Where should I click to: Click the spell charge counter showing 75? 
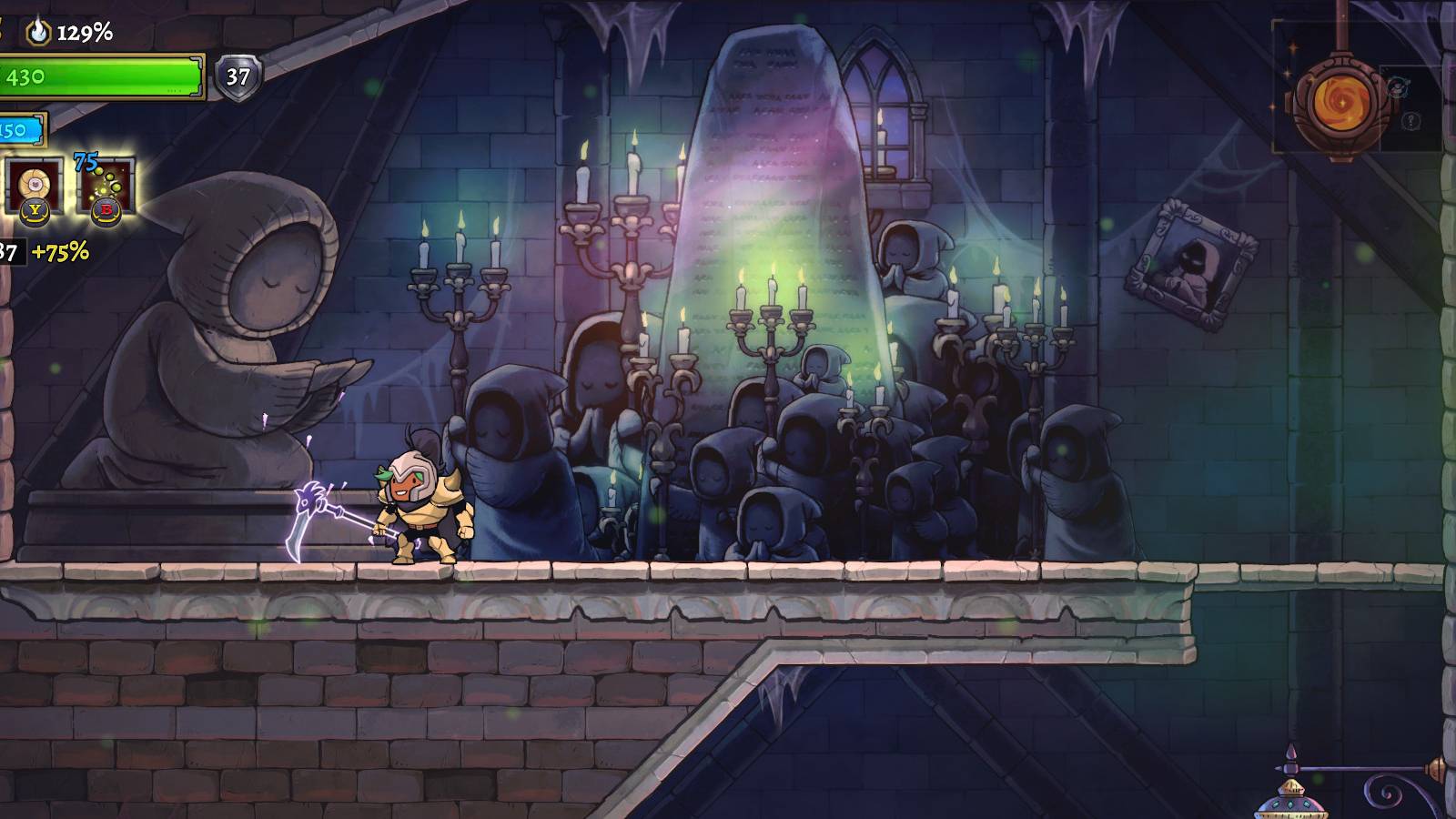(85, 160)
